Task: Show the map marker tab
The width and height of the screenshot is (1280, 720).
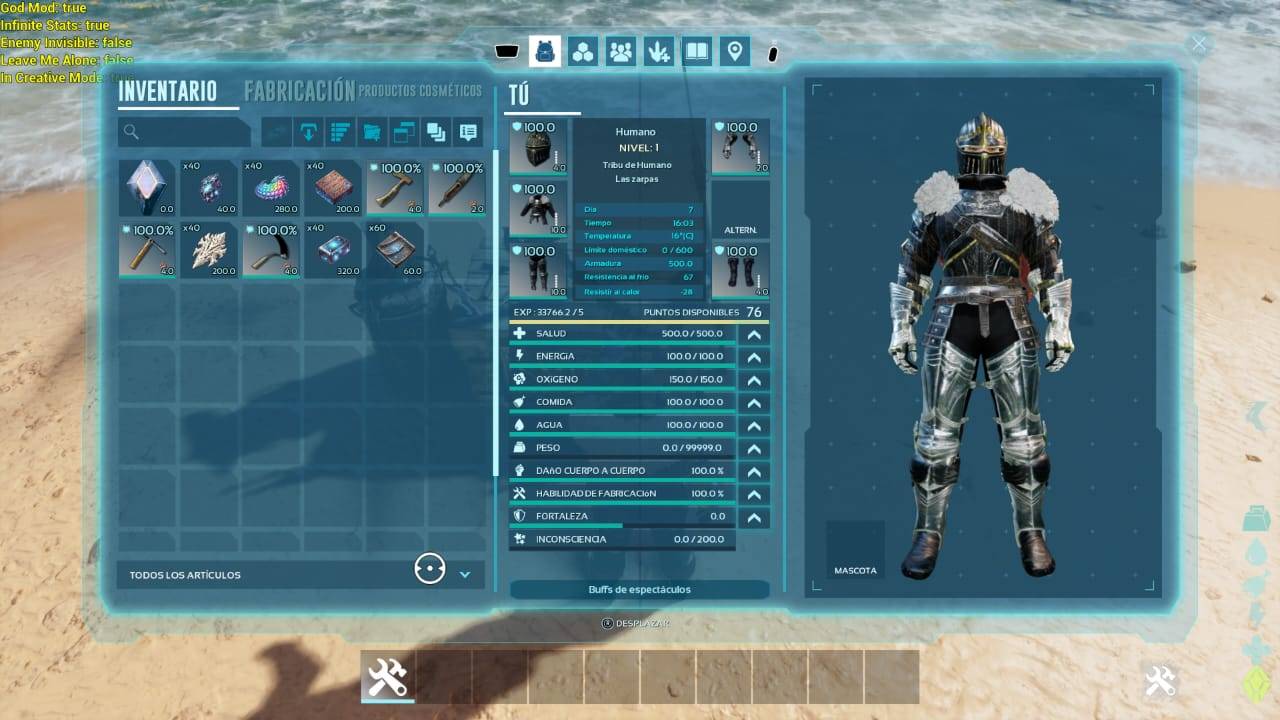Action: 735,51
